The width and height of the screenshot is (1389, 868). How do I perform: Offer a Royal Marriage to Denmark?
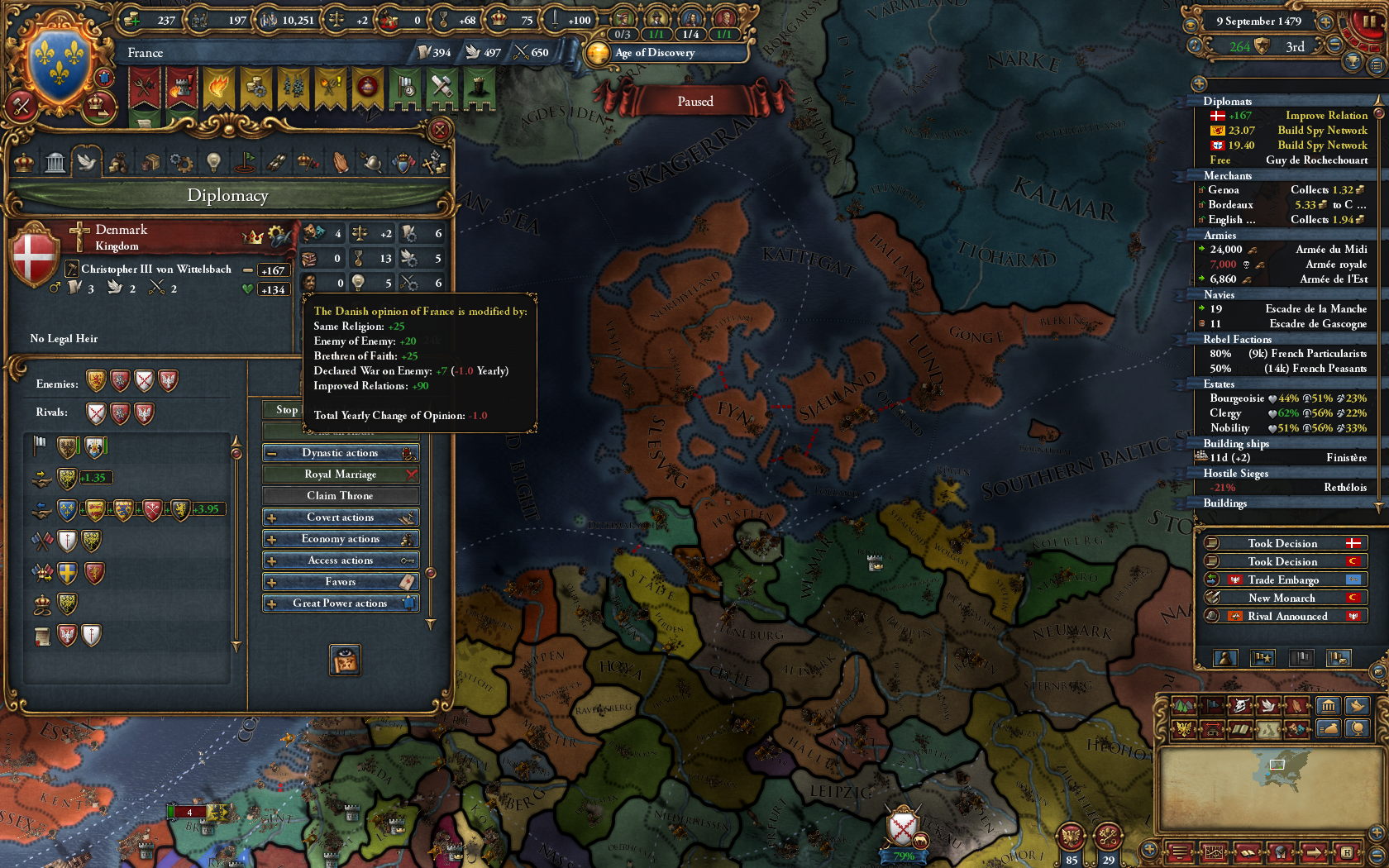coord(340,474)
